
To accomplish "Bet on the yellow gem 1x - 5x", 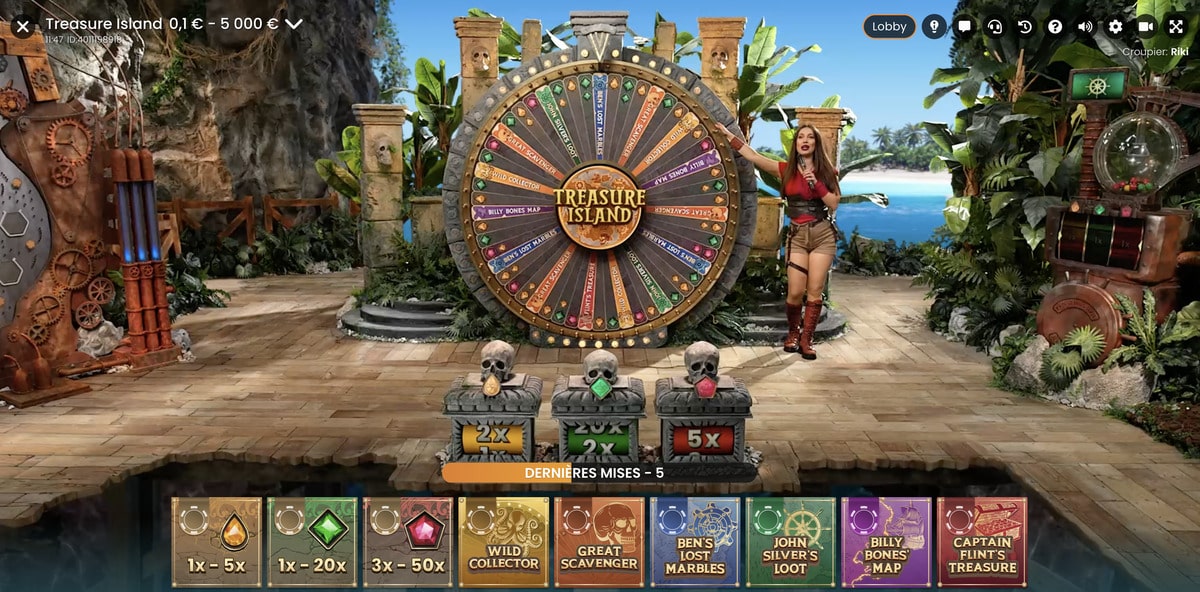I will click(x=216, y=542).
